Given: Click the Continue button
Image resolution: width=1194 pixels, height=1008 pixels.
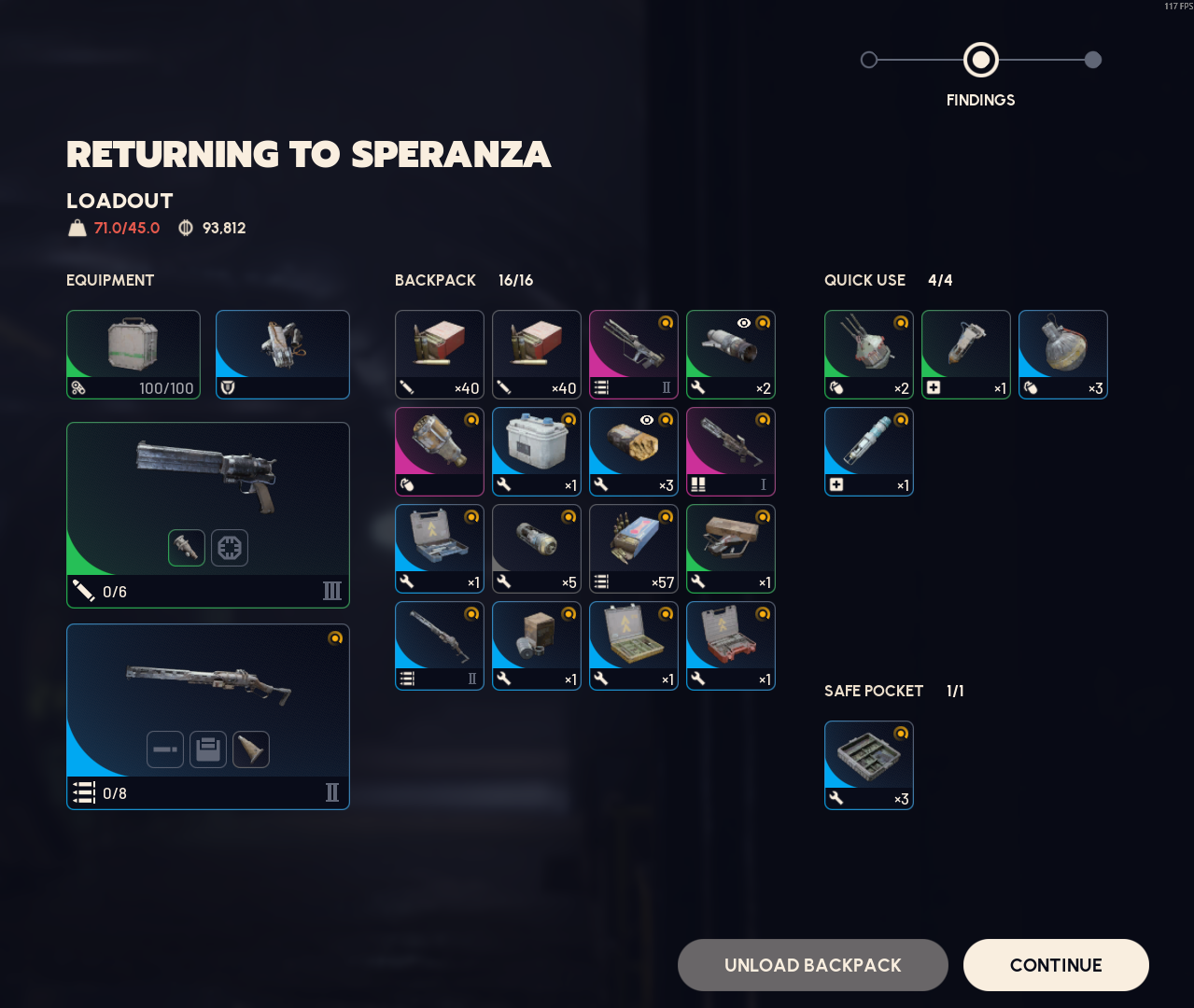Looking at the screenshot, I should pyautogui.click(x=1055, y=965).
